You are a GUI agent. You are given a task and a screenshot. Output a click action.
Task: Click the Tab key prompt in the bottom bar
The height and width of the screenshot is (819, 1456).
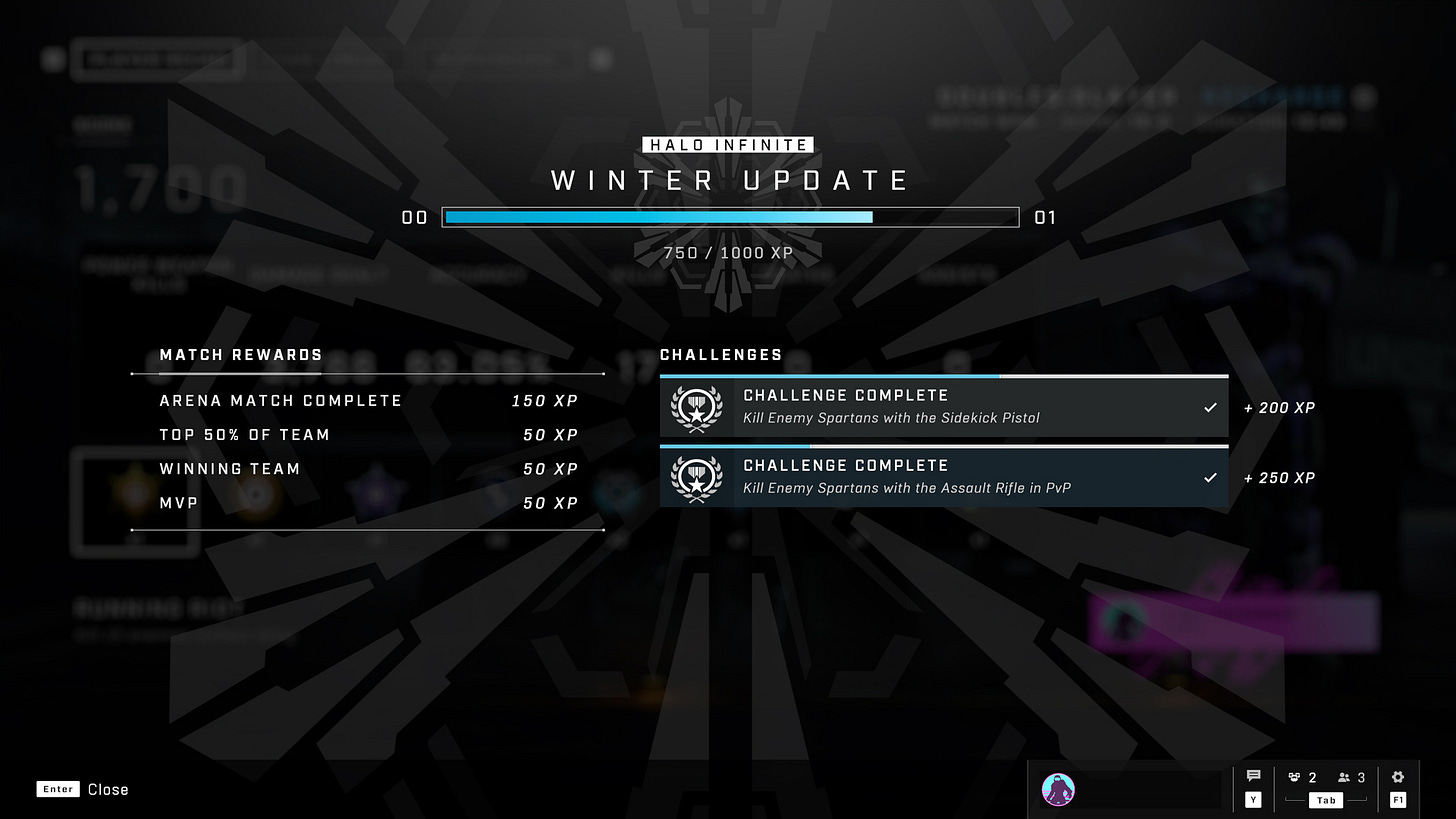pos(1326,800)
